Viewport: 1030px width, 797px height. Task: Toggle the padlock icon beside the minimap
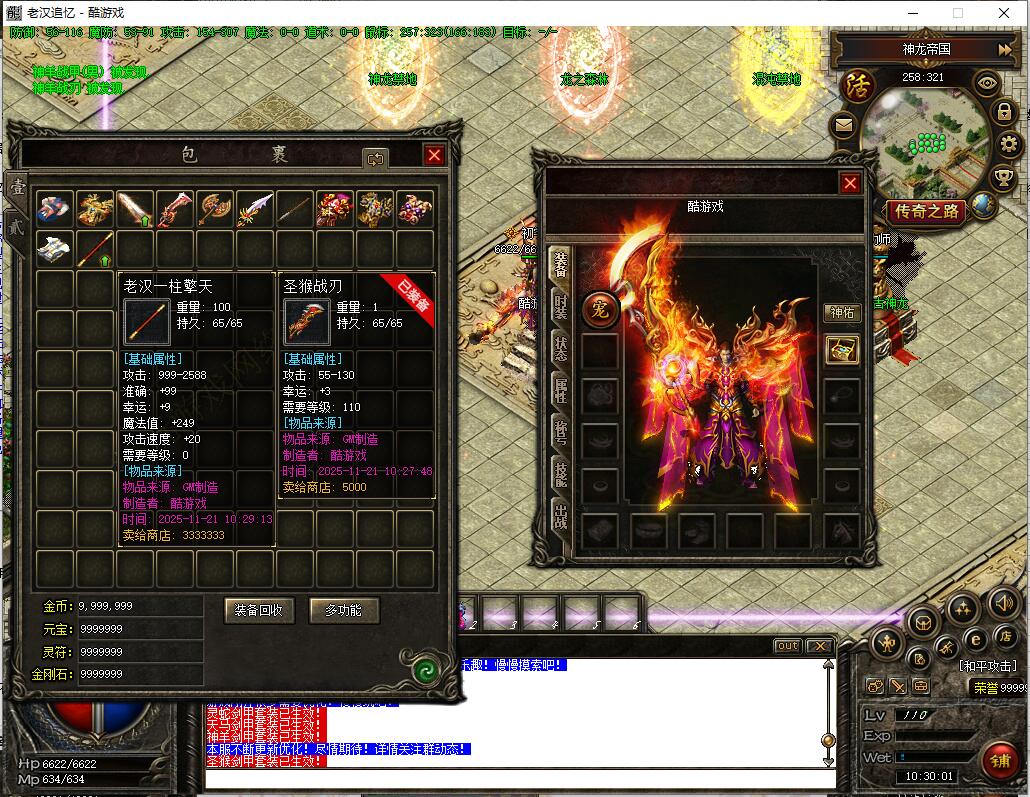(1003, 113)
